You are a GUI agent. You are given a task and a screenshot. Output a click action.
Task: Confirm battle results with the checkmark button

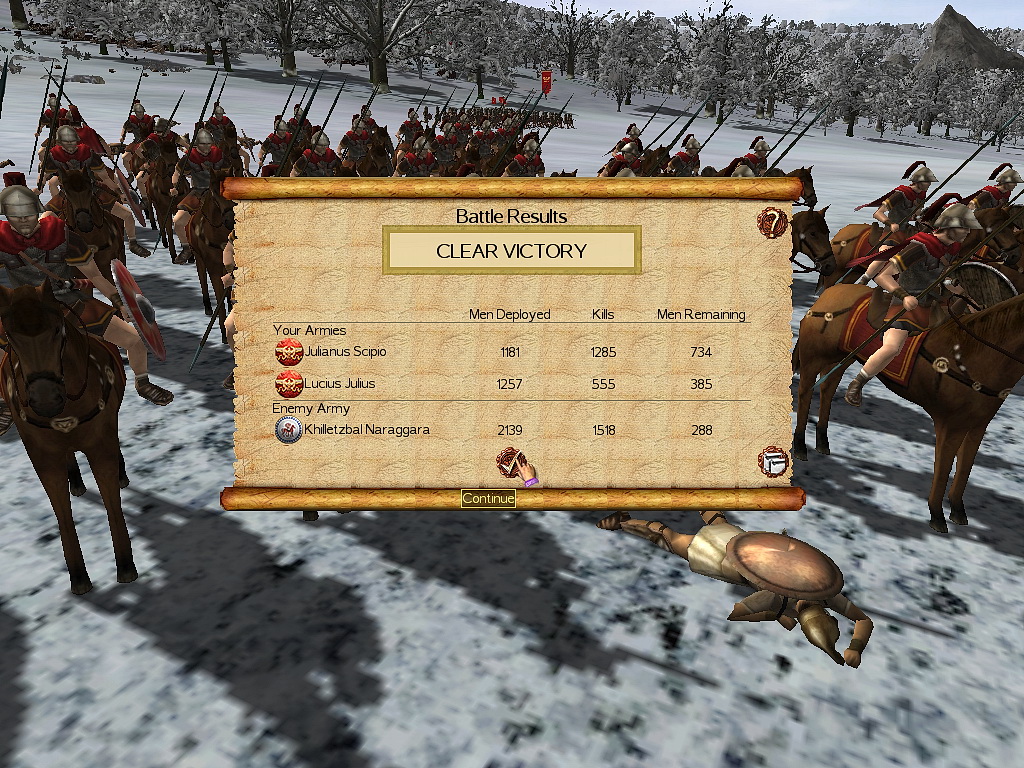point(511,463)
